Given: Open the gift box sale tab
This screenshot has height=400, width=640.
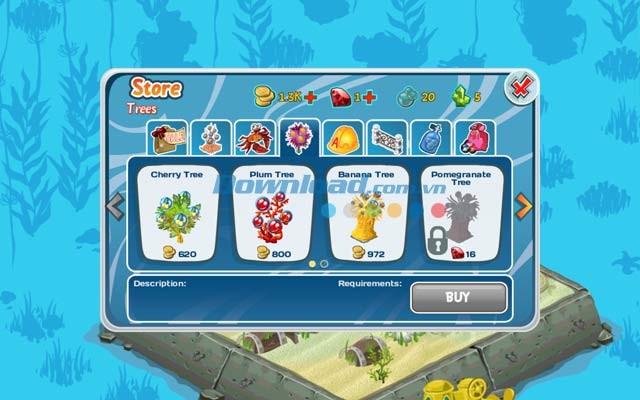Looking at the screenshot, I should click(165, 137).
